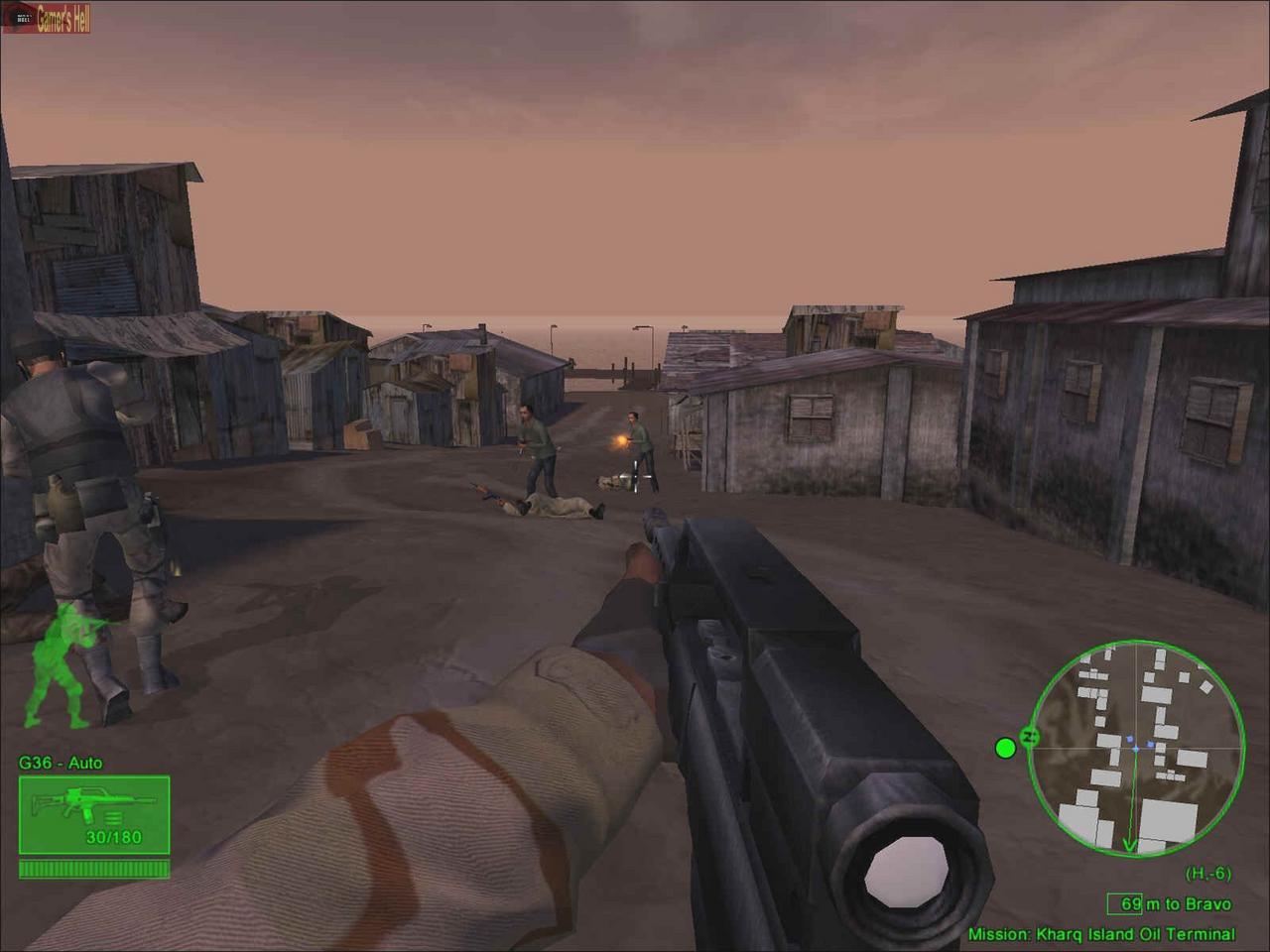Click a white building block on the minimap

pyautogui.click(x=1168, y=816)
